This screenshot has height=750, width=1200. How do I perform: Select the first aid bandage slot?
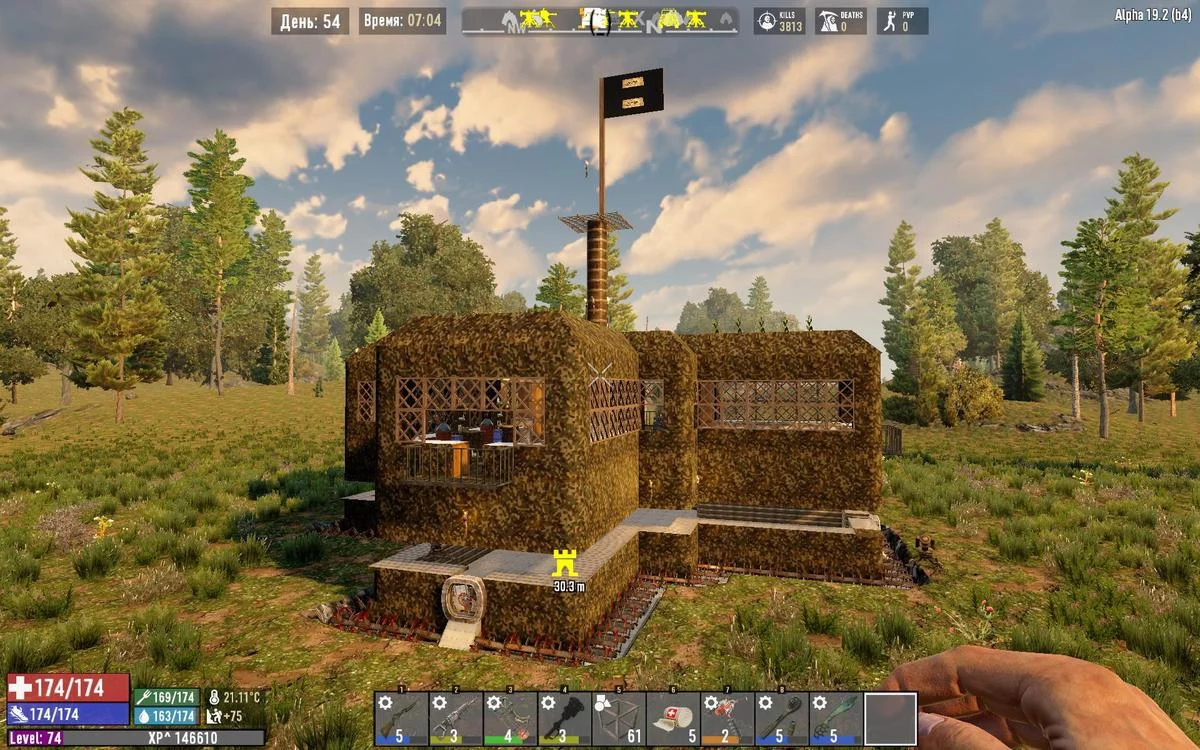673,718
